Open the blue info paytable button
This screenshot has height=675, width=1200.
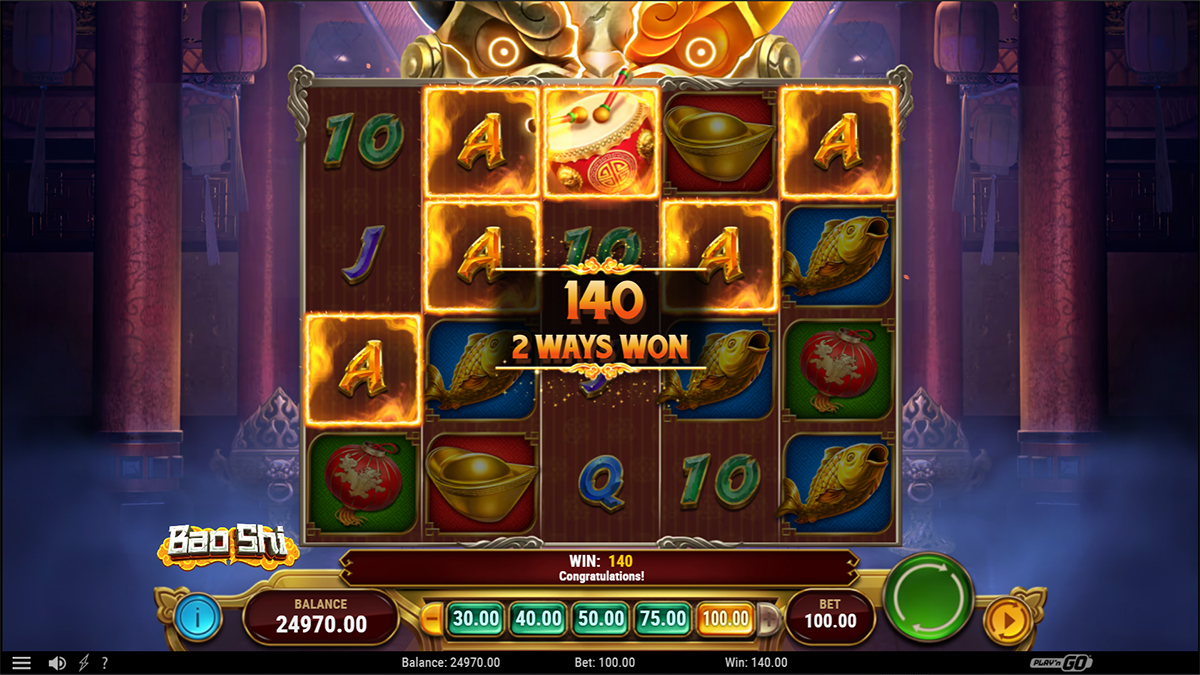coord(197,618)
